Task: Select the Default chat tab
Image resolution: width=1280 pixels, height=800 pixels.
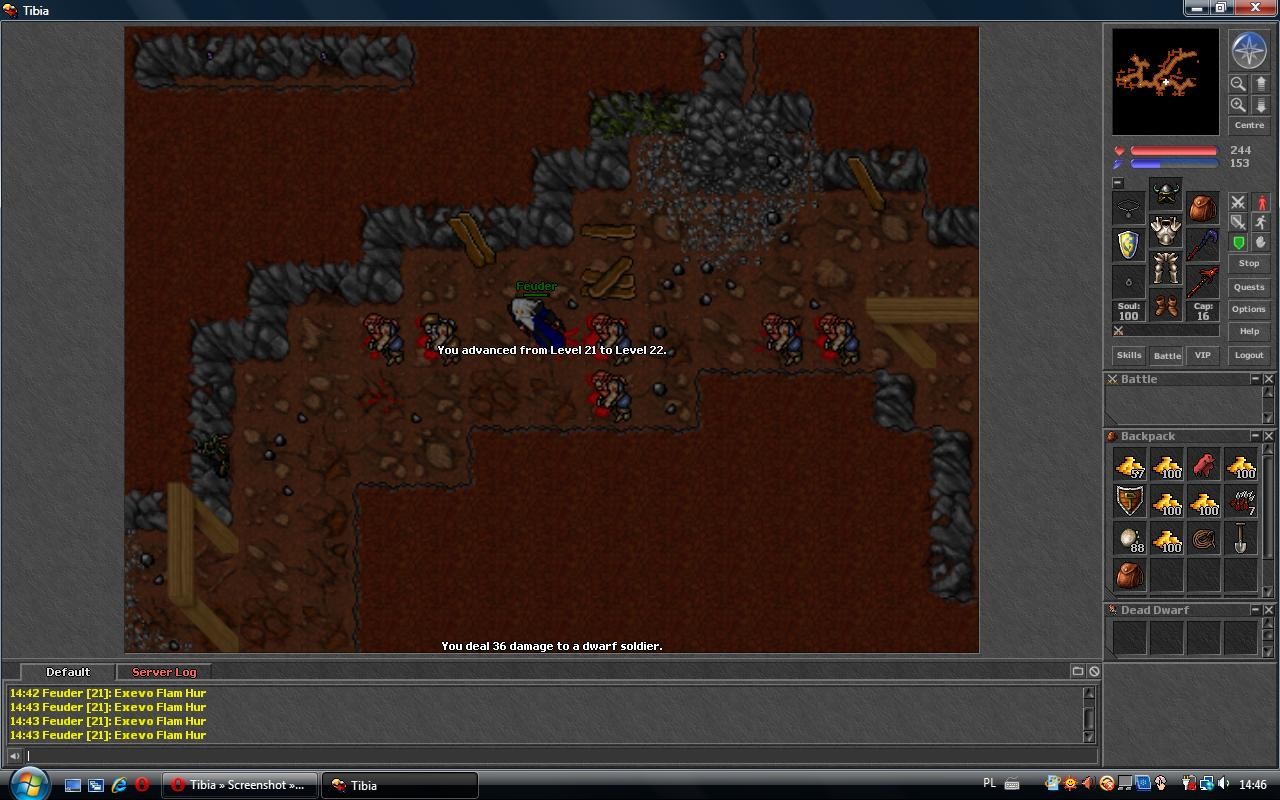Action: click(68, 672)
